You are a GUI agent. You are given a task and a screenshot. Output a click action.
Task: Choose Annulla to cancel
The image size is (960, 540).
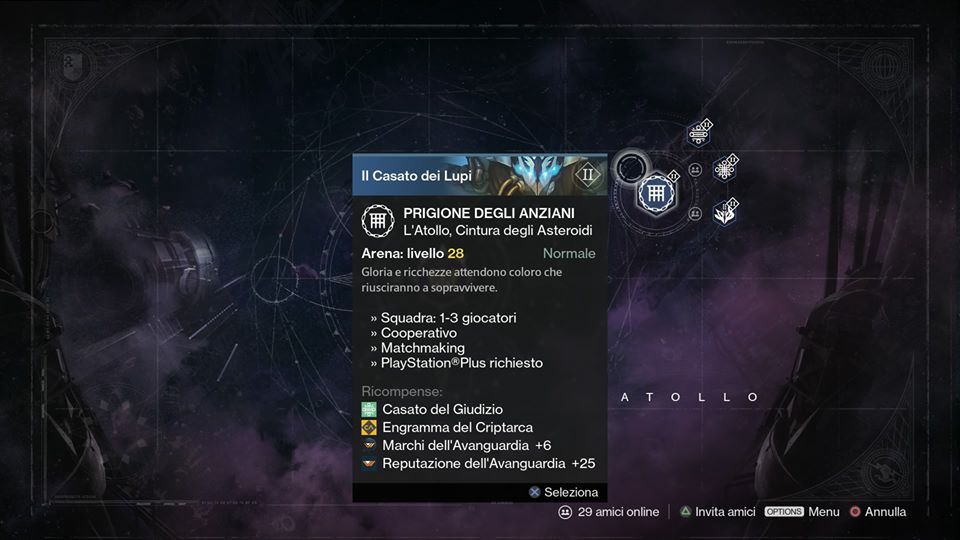pos(877,512)
